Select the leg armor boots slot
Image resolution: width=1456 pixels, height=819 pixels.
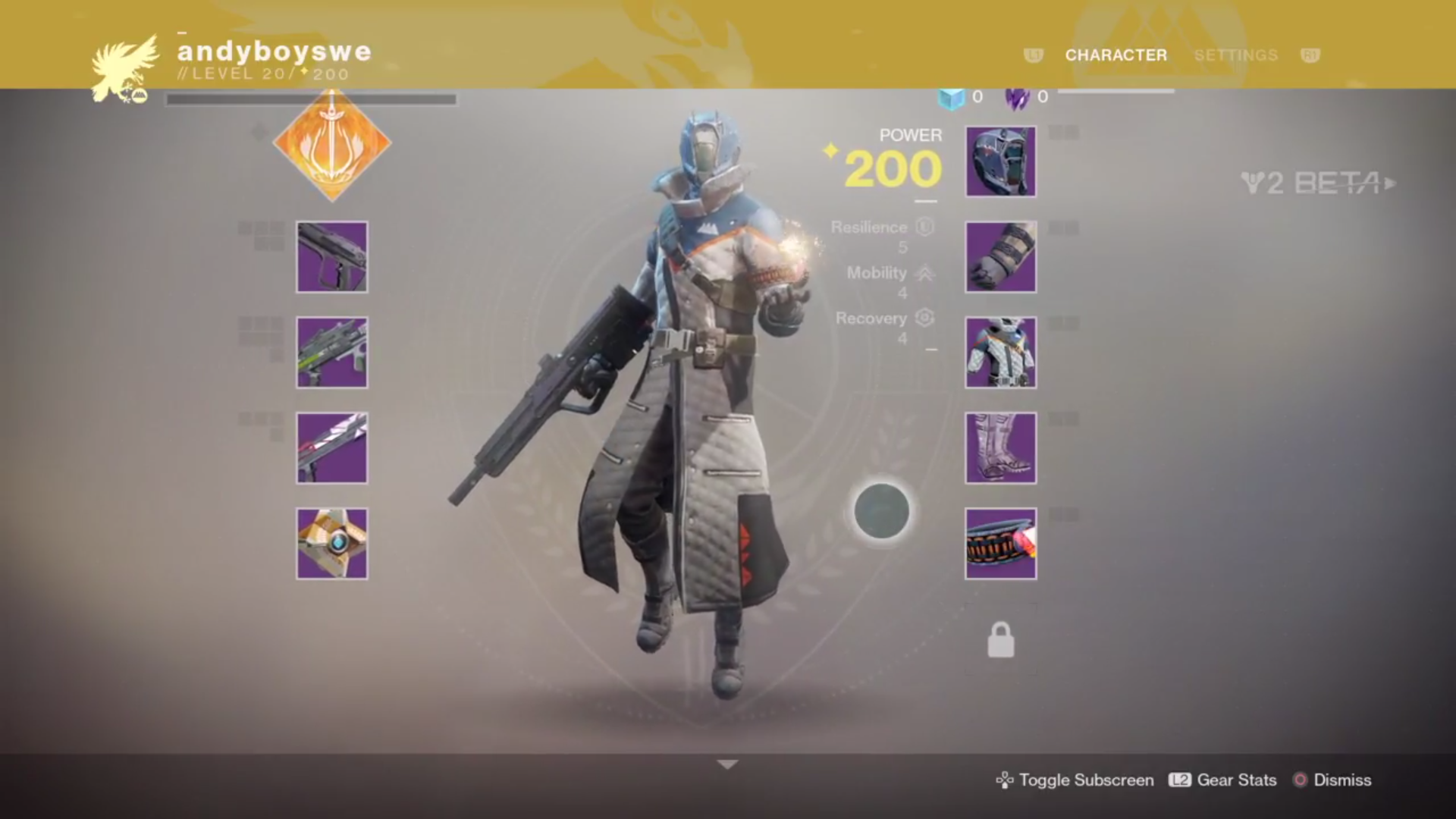tap(1000, 448)
